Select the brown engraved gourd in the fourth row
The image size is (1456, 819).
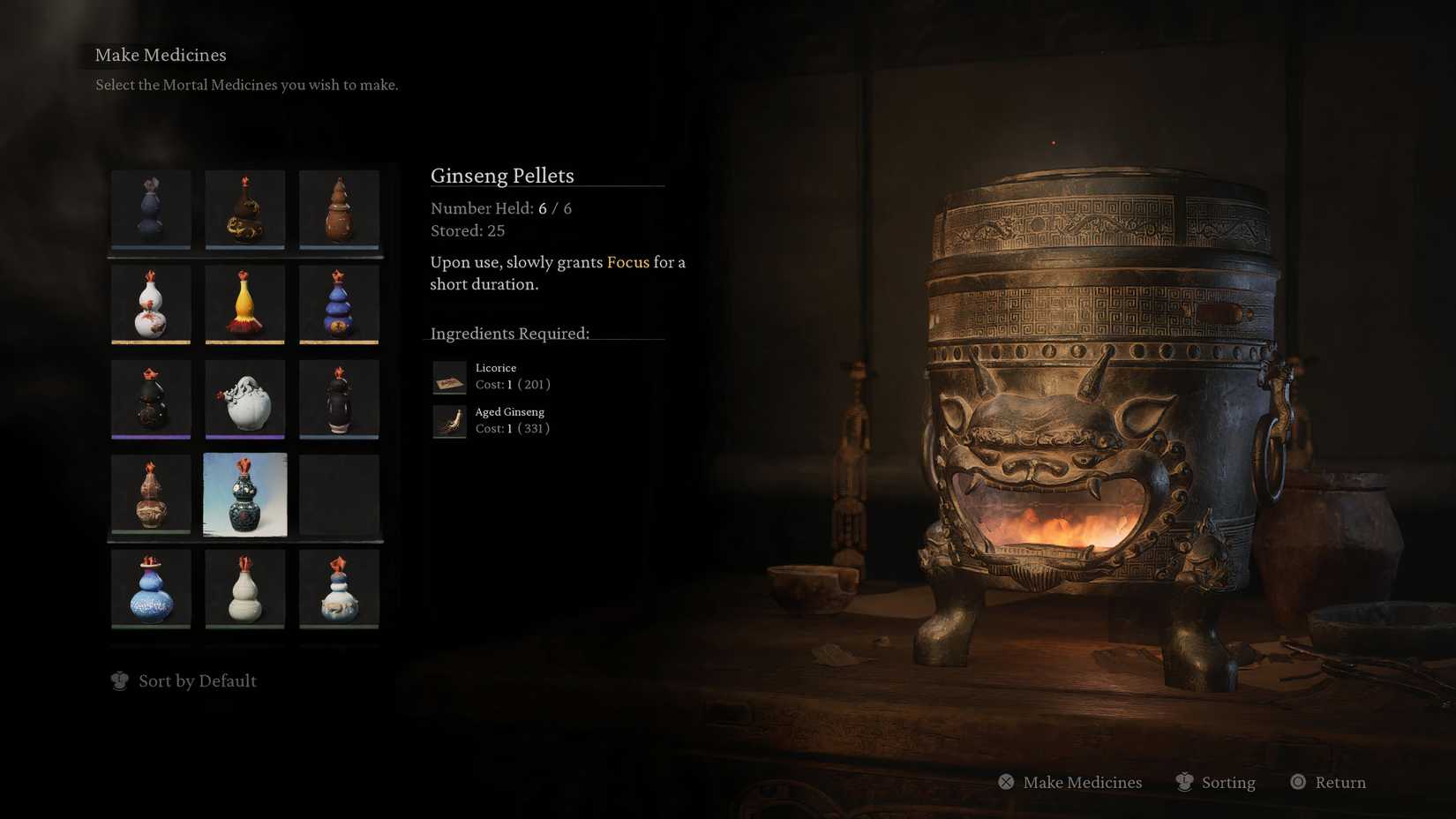coord(150,494)
